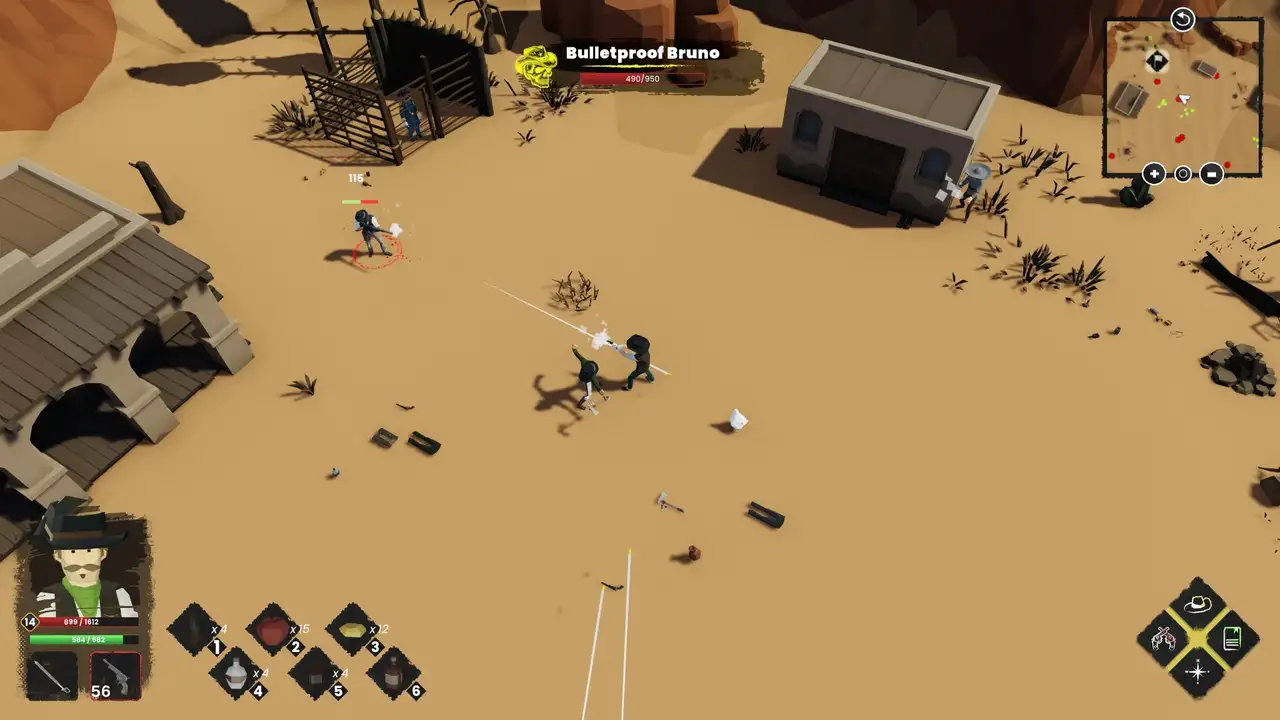This screenshot has width=1280, height=720.
Task: Select the flag marker on the minimap
Action: click(1157, 61)
